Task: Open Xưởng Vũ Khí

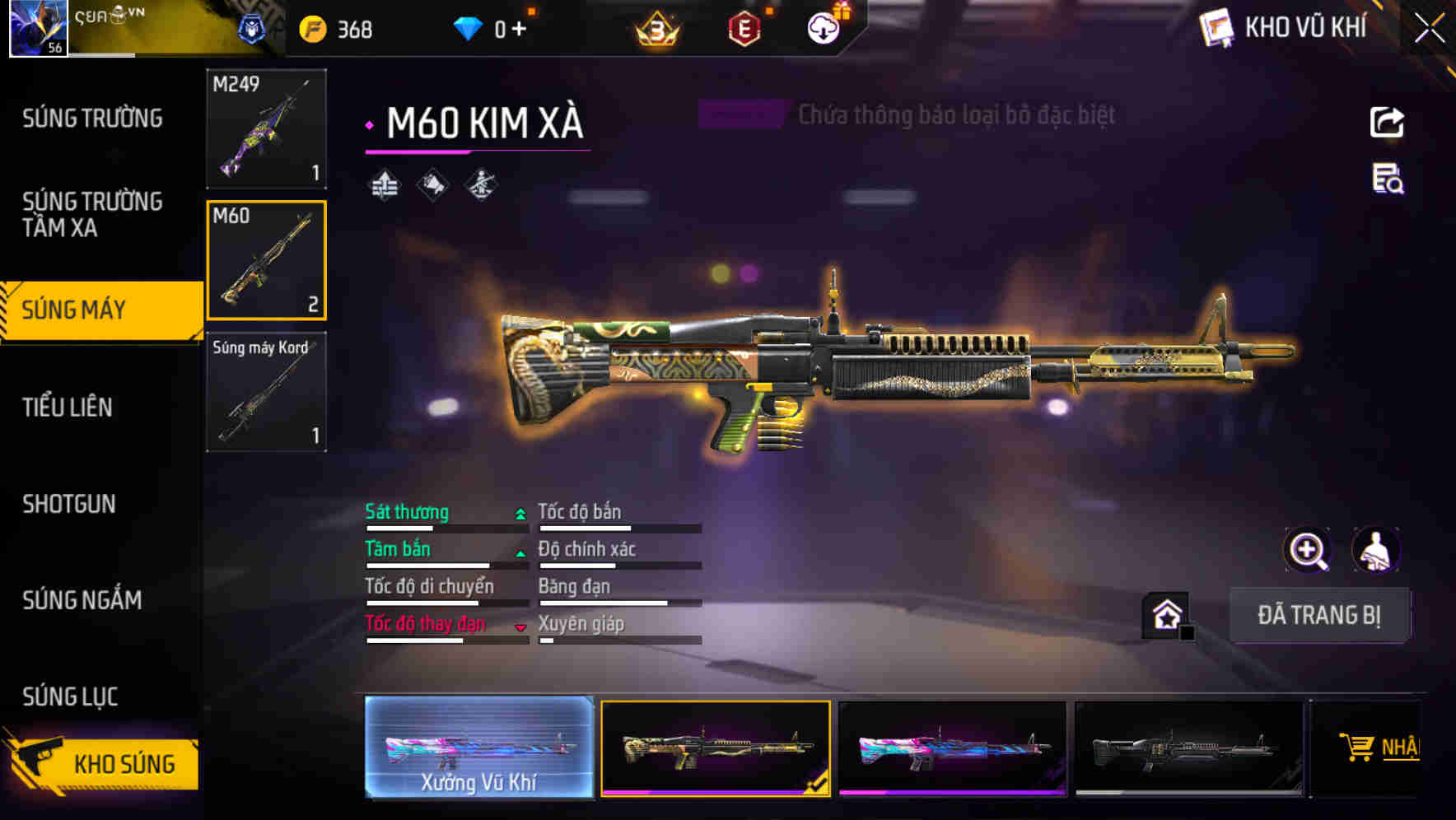Action: pos(480,749)
